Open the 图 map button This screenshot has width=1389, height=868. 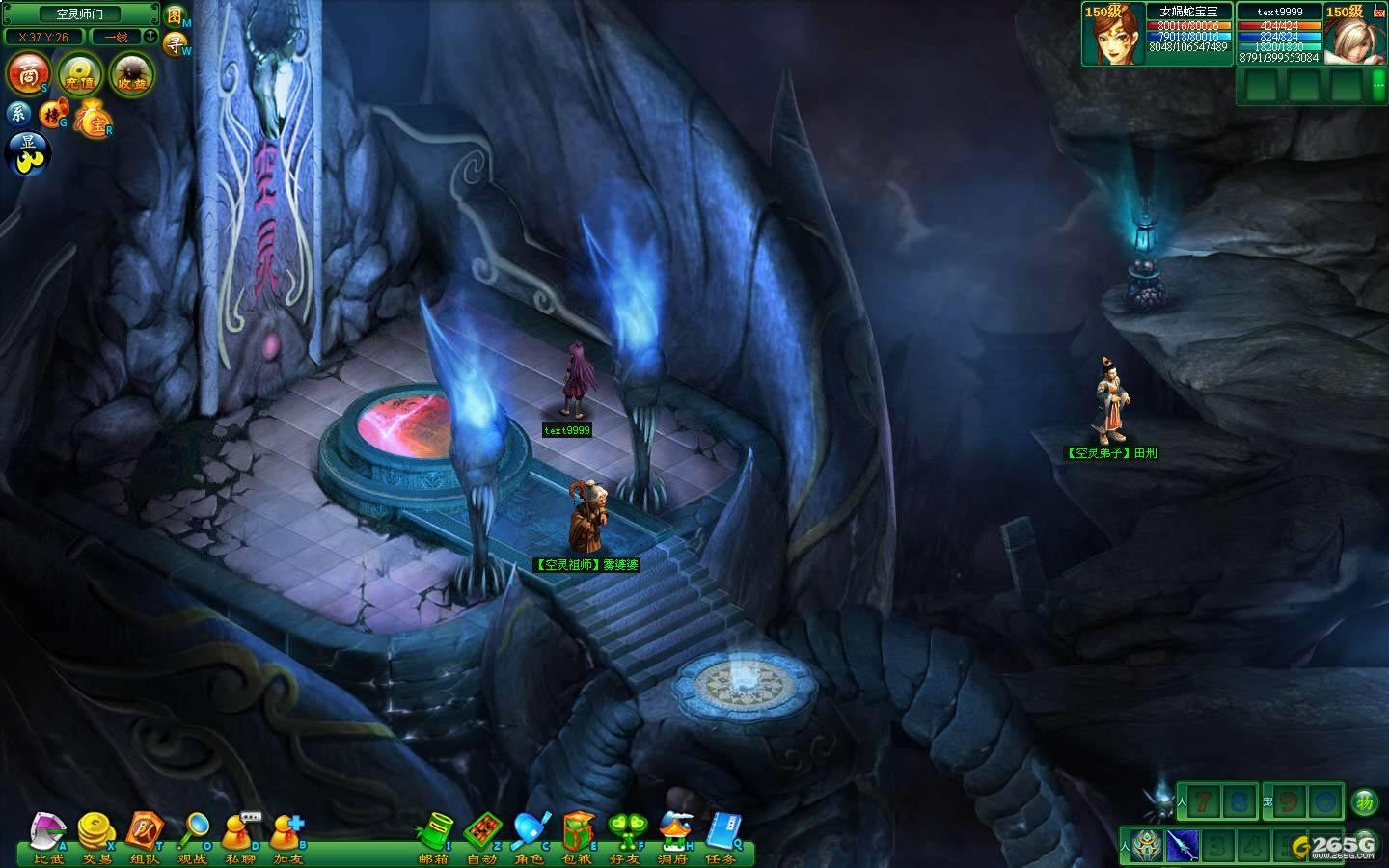(x=175, y=16)
